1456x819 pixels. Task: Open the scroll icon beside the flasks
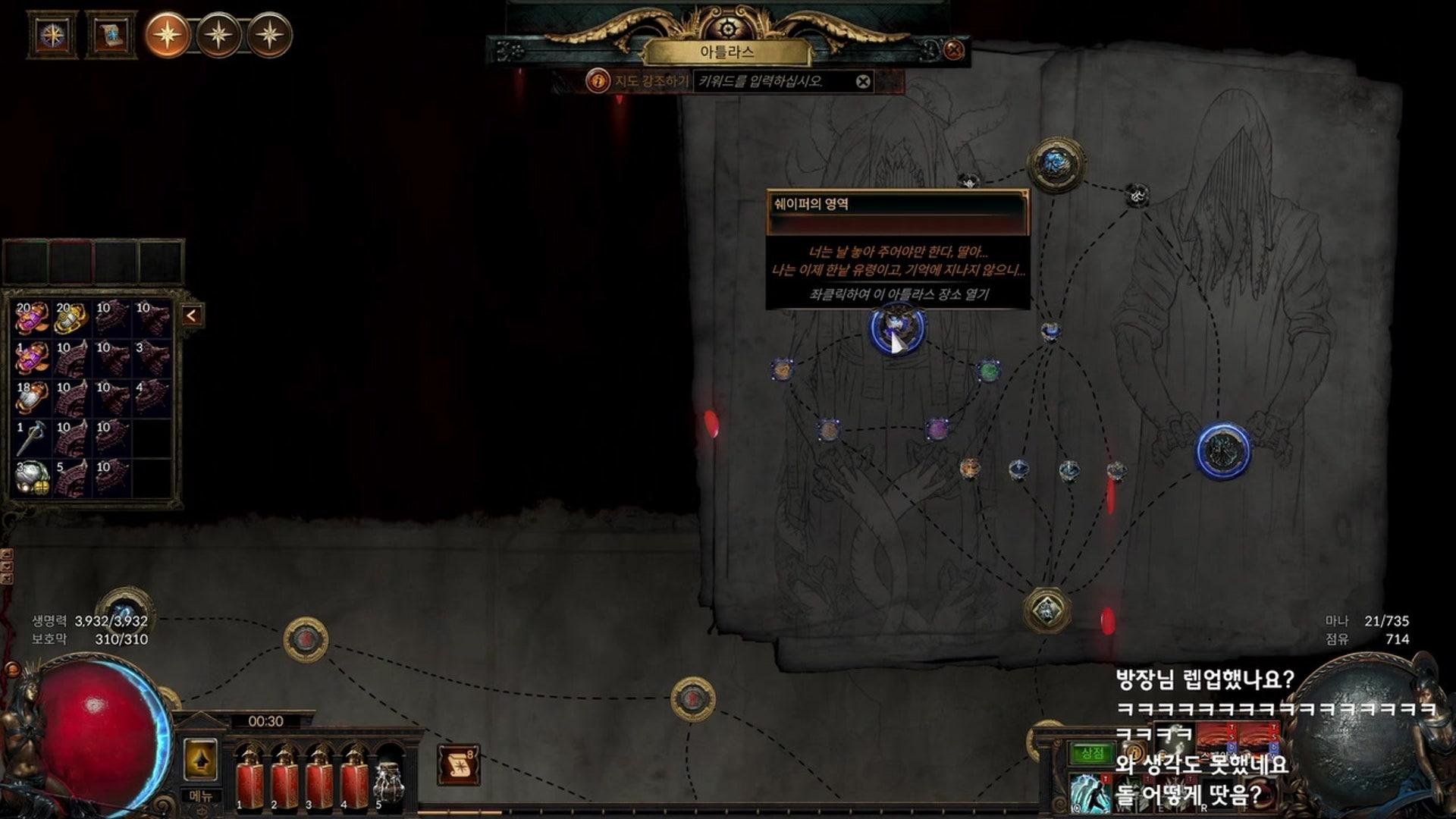tap(458, 765)
